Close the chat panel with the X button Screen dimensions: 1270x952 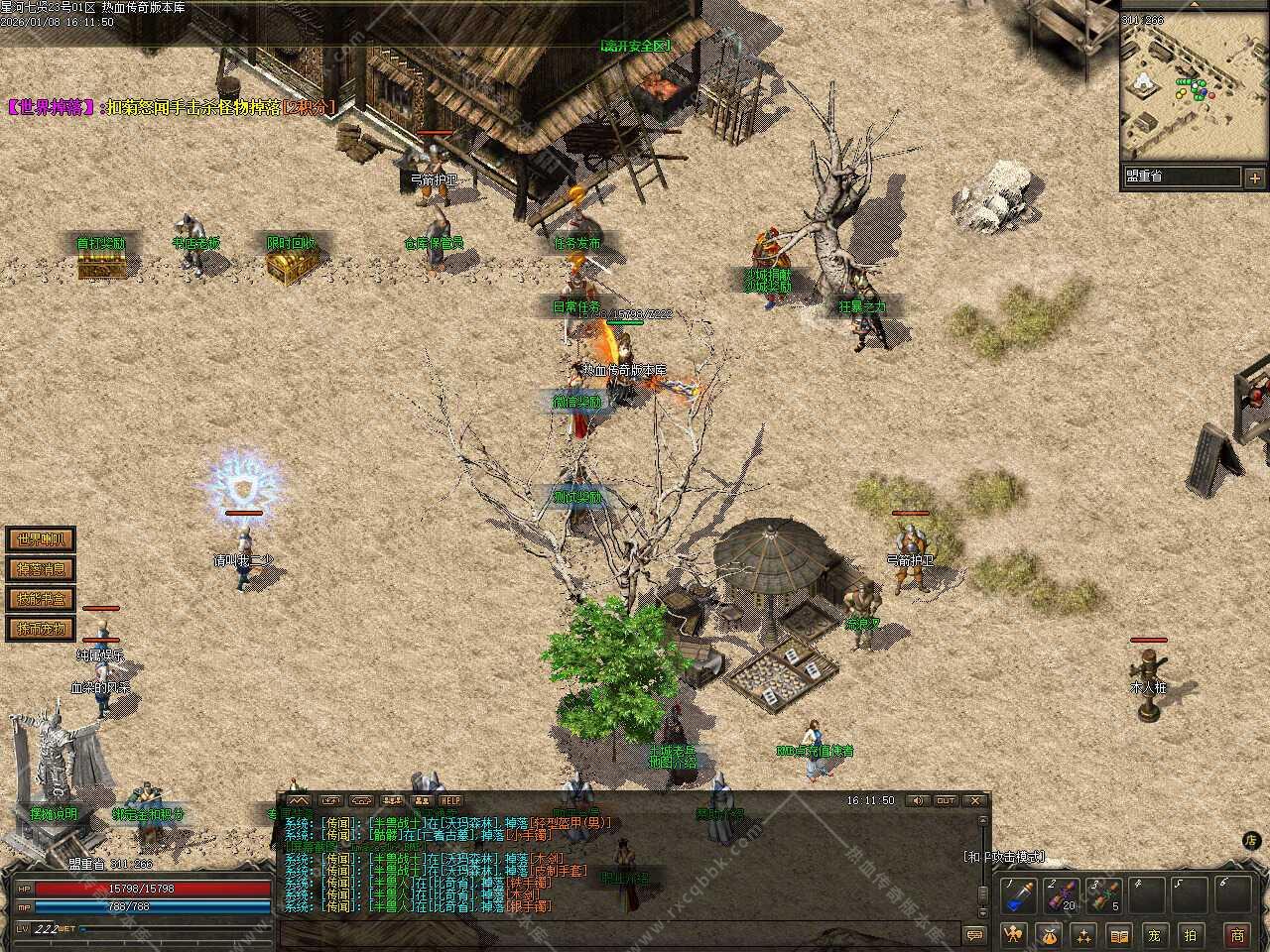976,800
